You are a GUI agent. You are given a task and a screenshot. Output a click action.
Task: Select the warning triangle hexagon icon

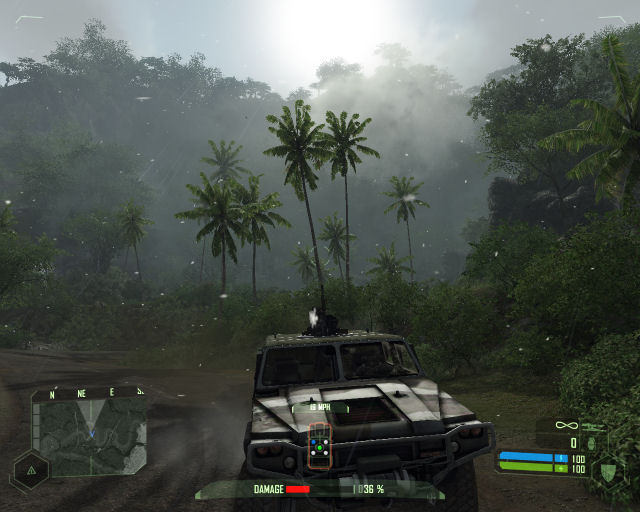(x=31, y=469)
